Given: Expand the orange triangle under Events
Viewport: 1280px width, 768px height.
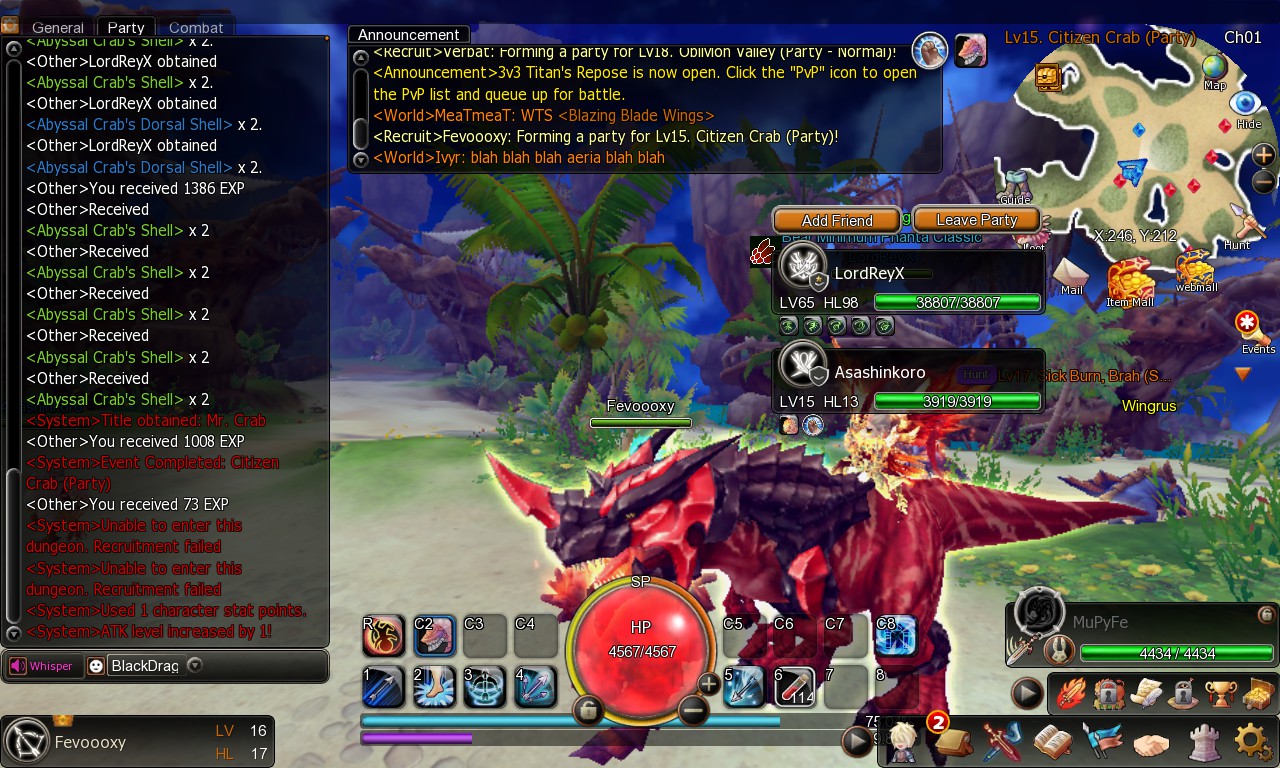Looking at the screenshot, I should point(1243,373).
